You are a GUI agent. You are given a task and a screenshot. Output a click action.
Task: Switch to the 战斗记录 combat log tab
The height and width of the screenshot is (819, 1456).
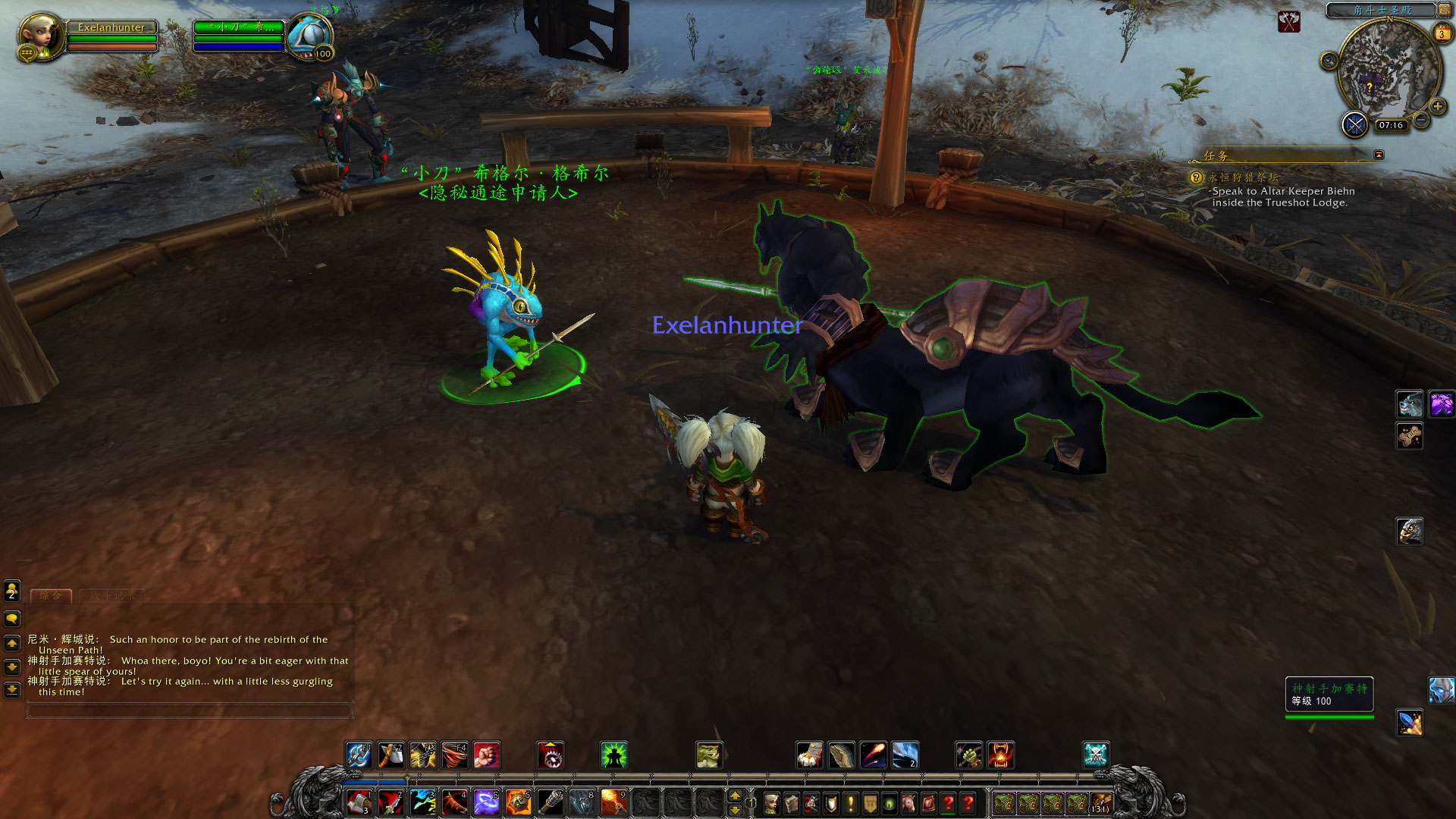pyautogui.click(x=112, y=596)
